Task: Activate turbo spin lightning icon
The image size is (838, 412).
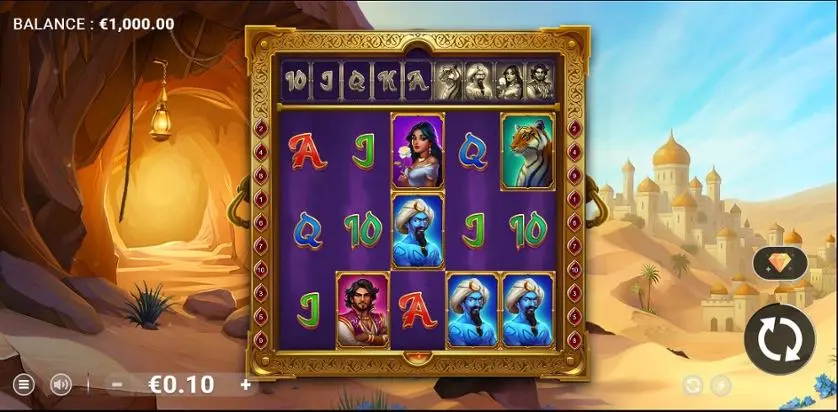Action: pyautogui.click(x=720, y=385)
